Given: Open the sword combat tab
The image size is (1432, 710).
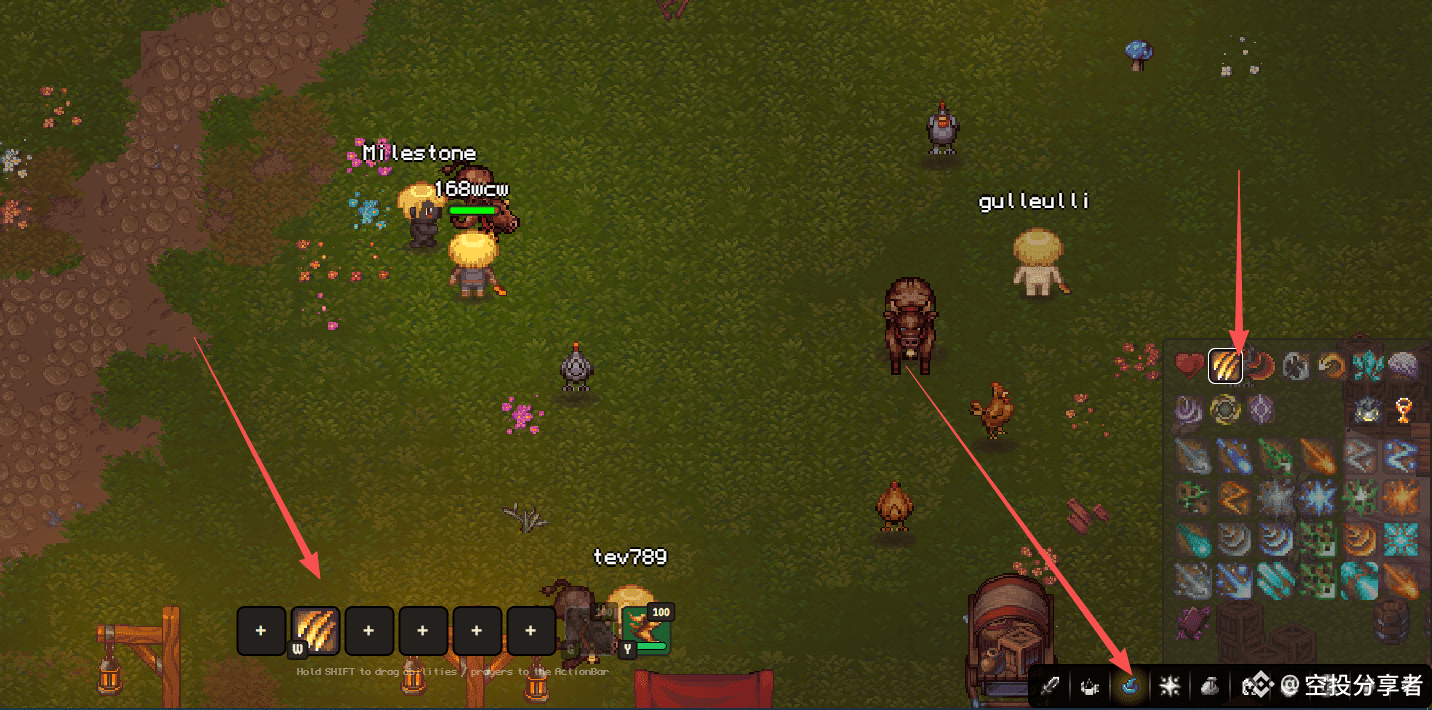Looking at the screenshot, I should click(x=1049, y=686).
